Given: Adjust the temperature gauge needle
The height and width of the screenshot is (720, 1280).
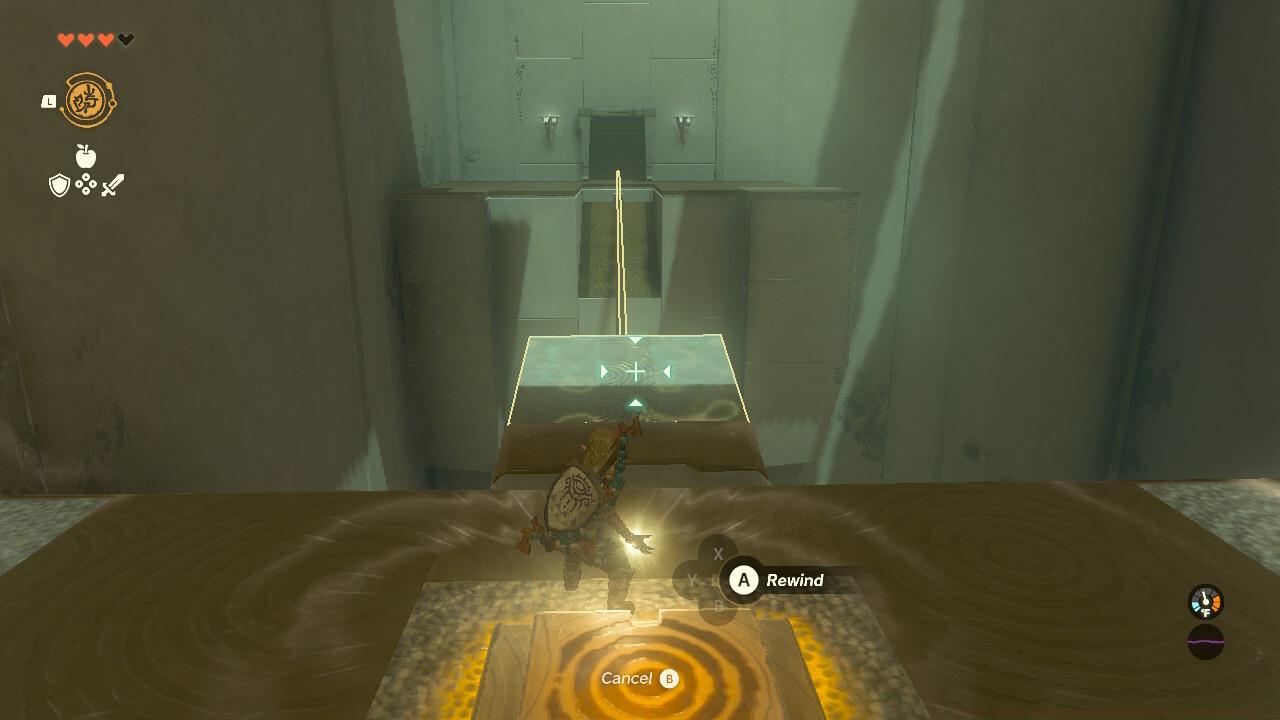Looking at the screenshot, I should tap(1205, 597).
